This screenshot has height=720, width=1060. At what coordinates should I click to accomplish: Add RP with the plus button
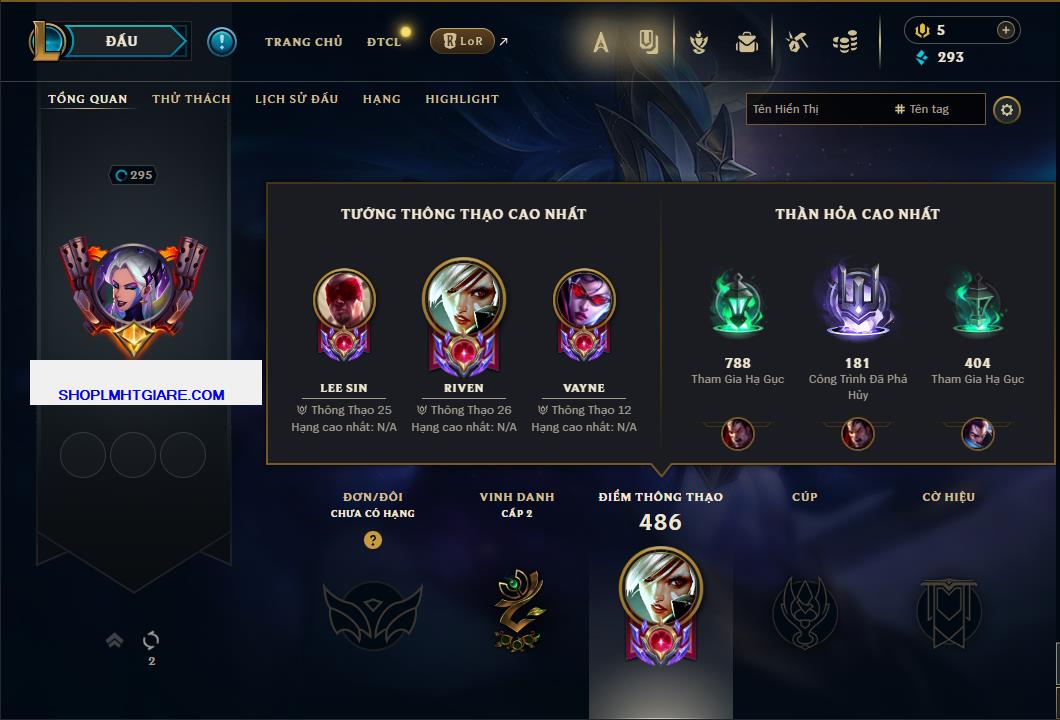(x=1006, y=30)
